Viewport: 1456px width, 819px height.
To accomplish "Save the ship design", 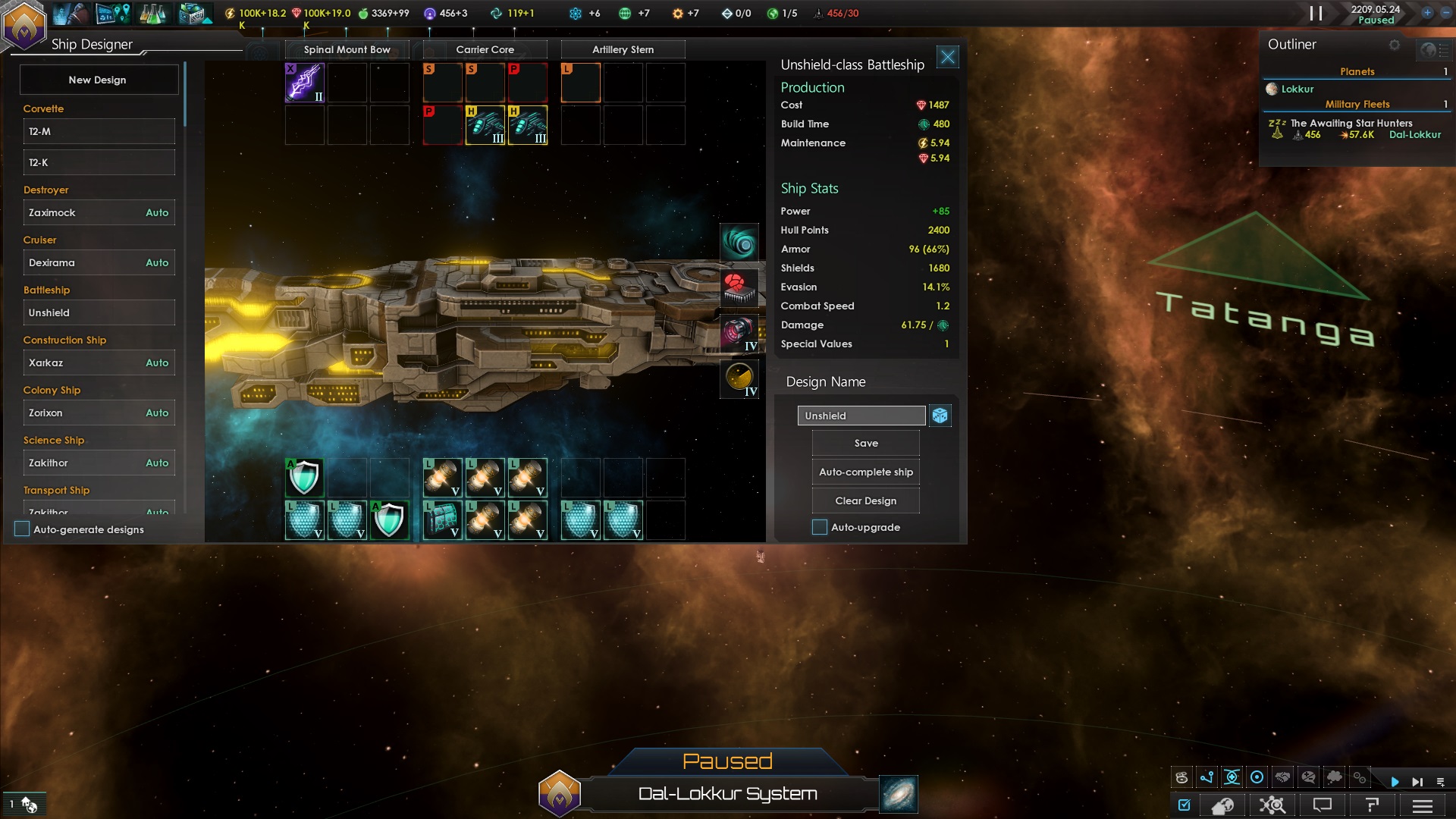I will (x=865, y=443).
